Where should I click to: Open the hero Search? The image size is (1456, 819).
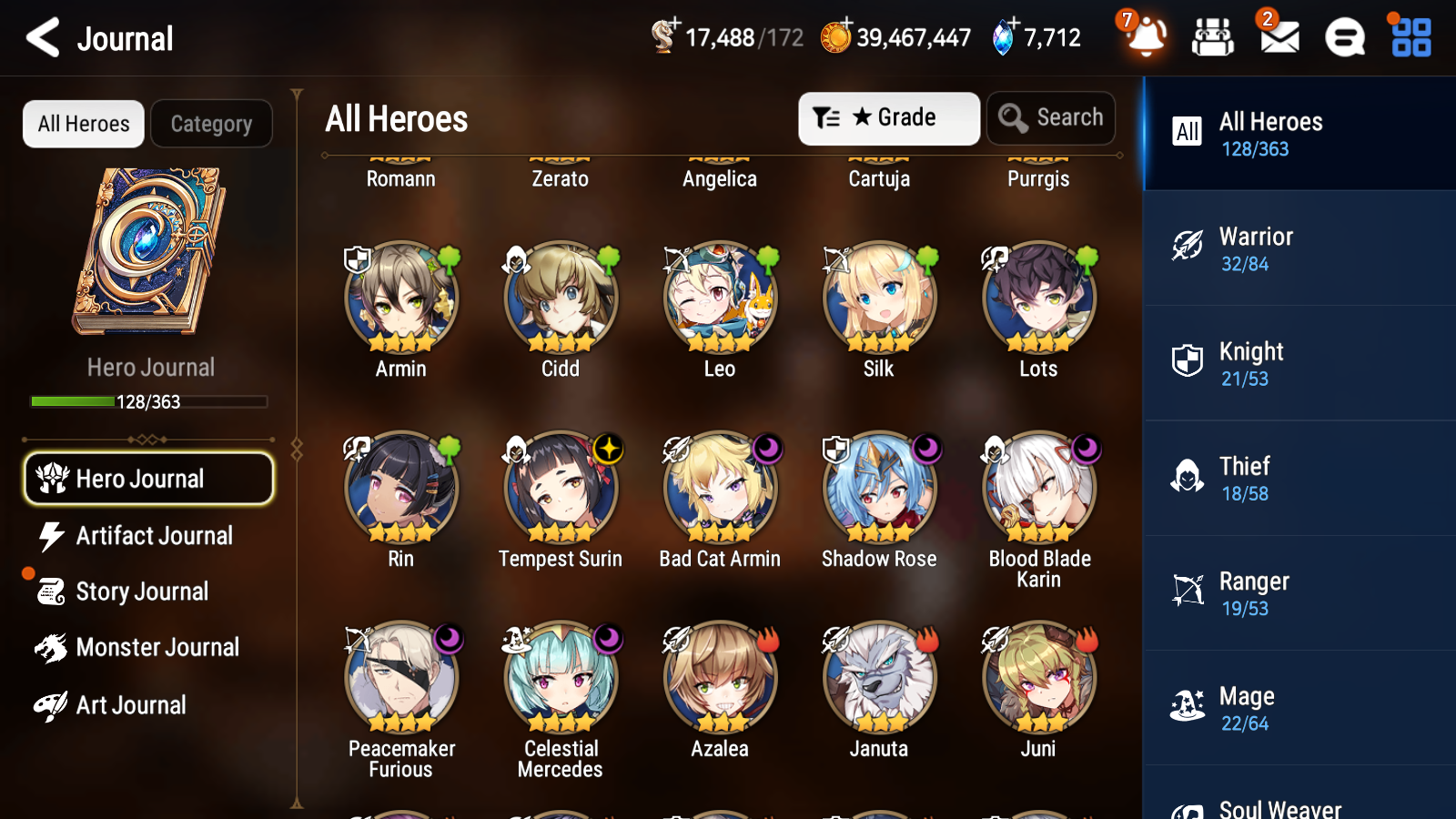(1051, 117)
